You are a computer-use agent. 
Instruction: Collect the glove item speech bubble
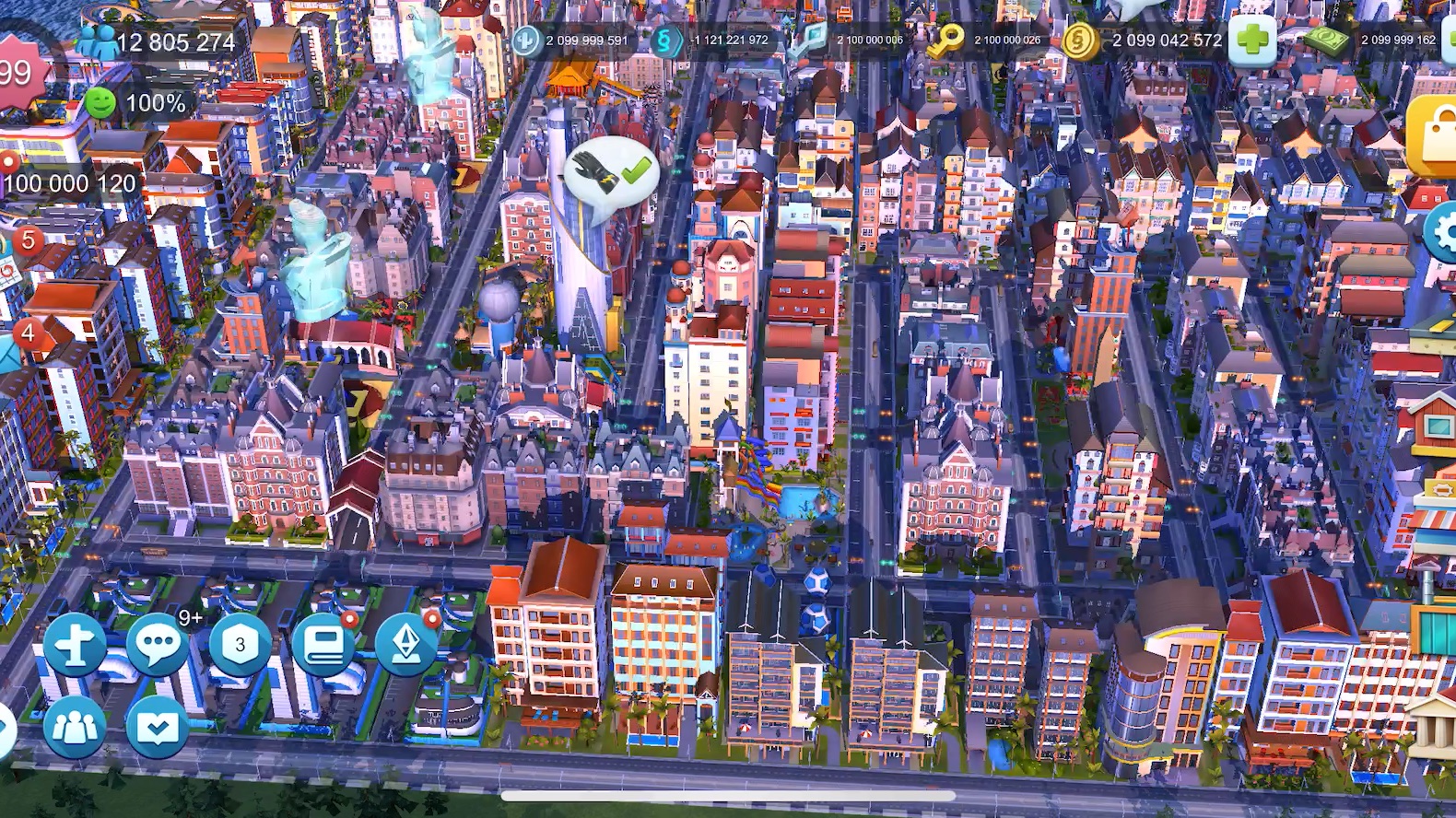(608, 175)
